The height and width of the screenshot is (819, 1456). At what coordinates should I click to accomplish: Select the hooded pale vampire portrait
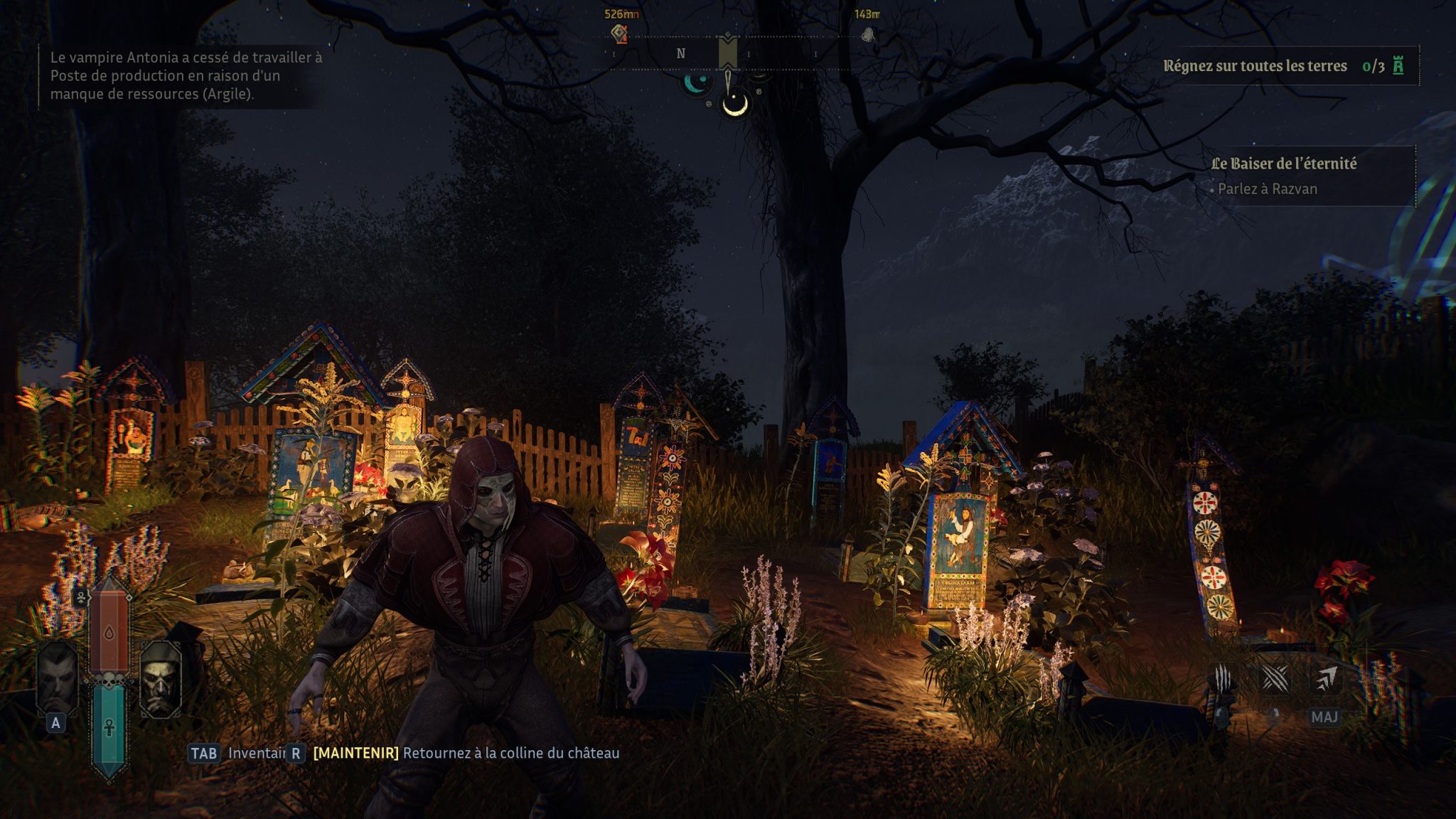point(161,680)
